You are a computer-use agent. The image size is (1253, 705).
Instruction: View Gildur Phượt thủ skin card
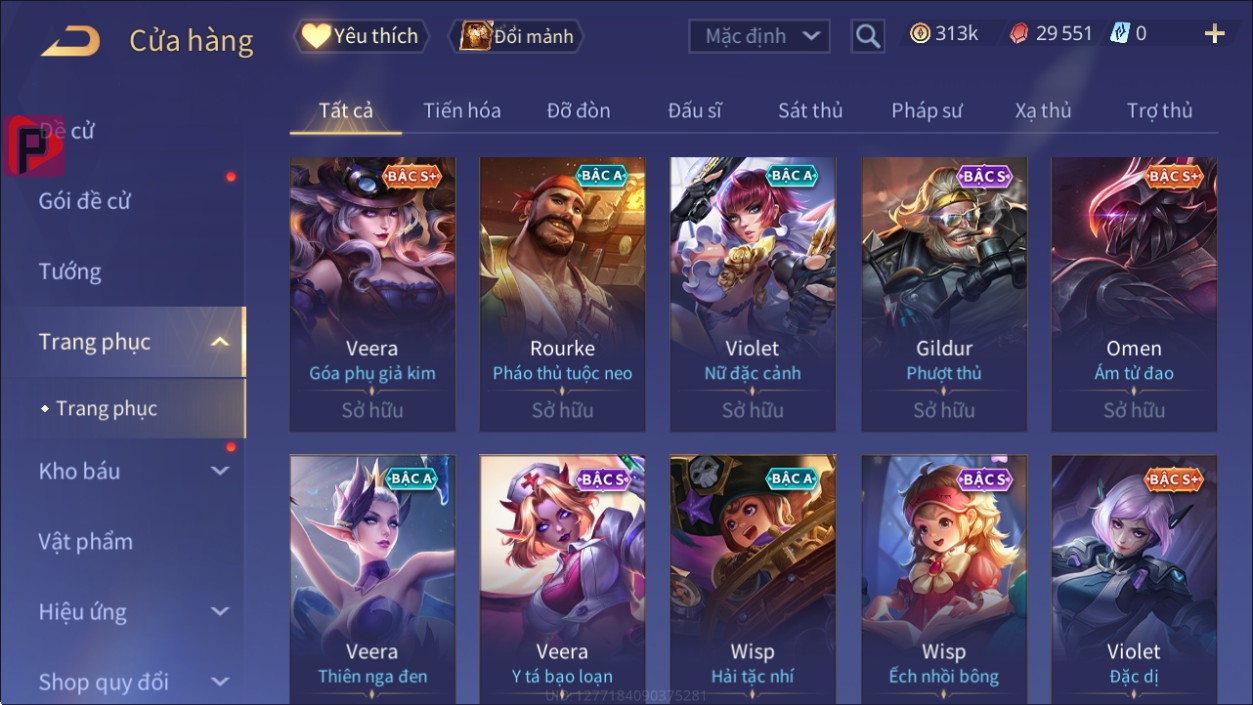pyautogui.click(x=944, y=294)
